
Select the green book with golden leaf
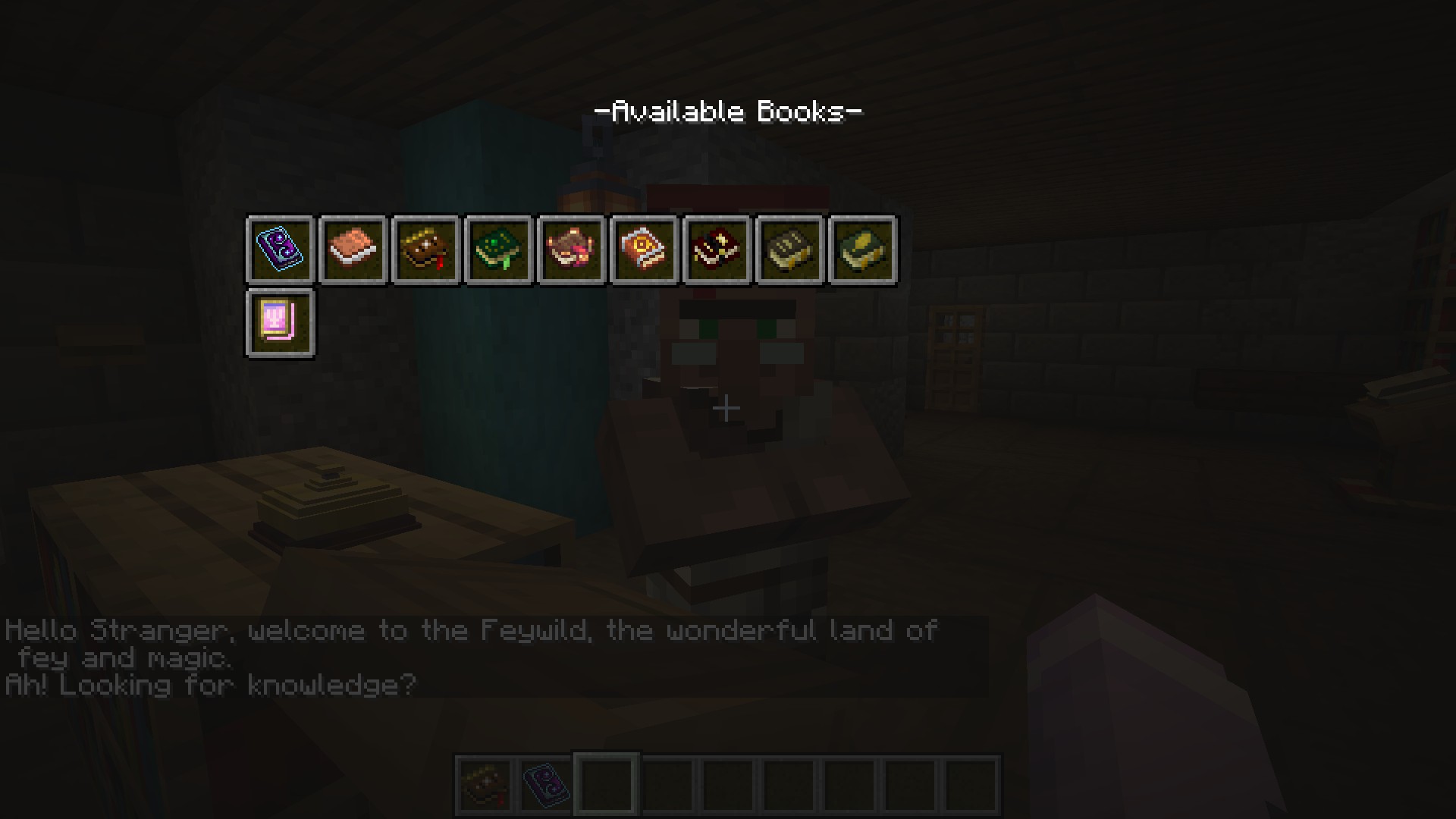862,250
